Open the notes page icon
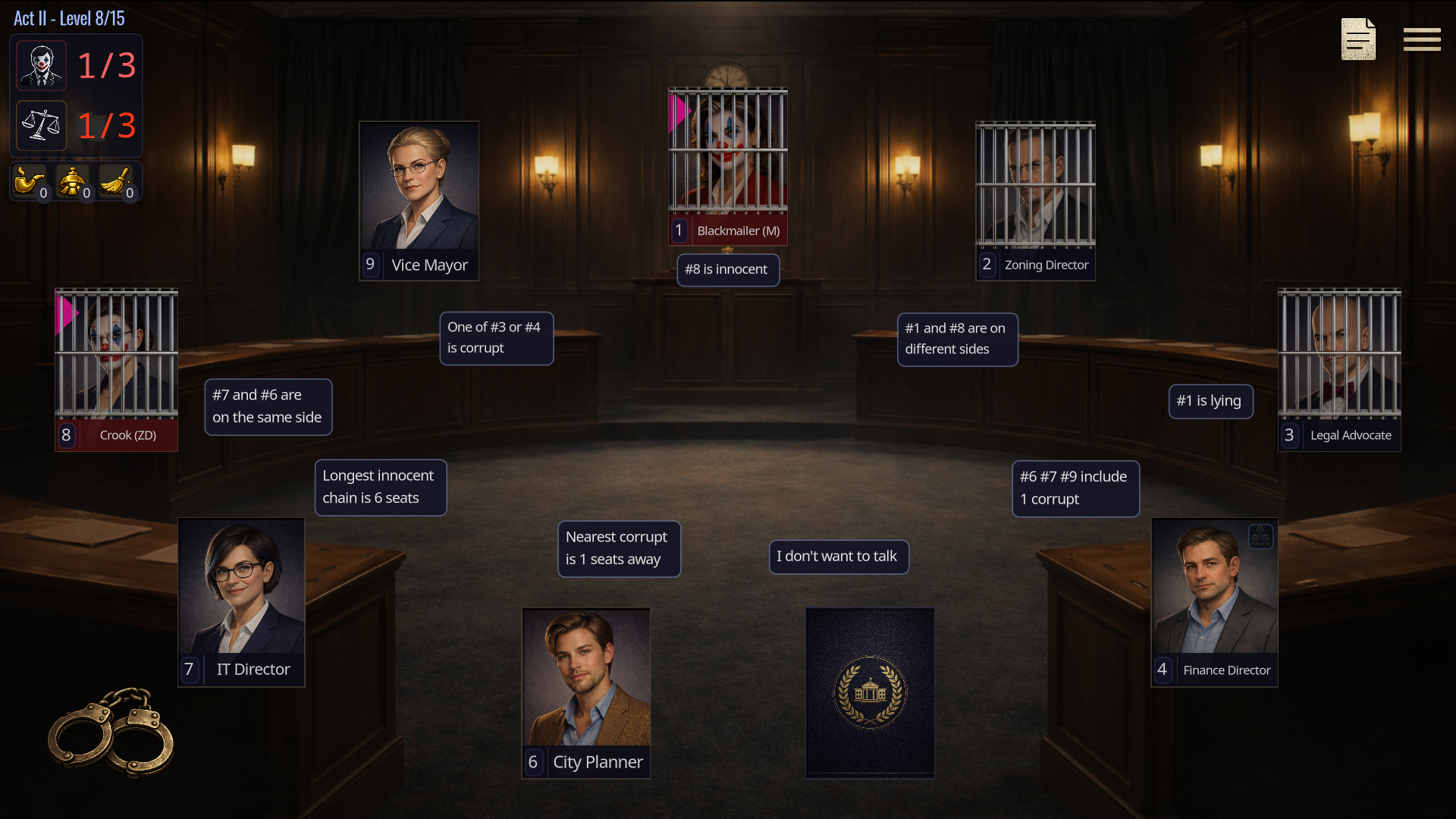This screenshot has width=1456, height=819. (1357, 39)
